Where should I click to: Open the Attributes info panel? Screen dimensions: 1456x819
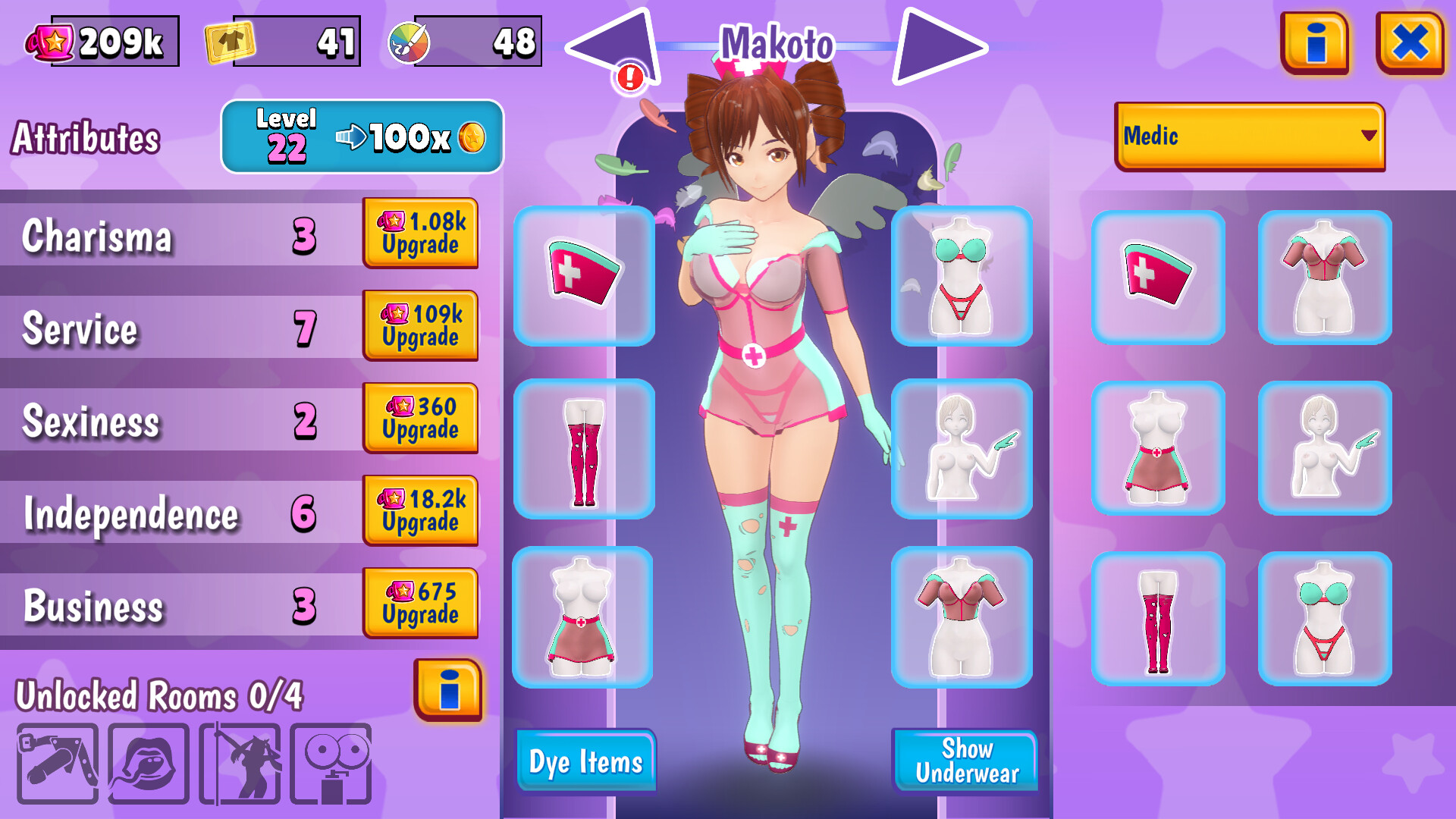tap(449, 690)
